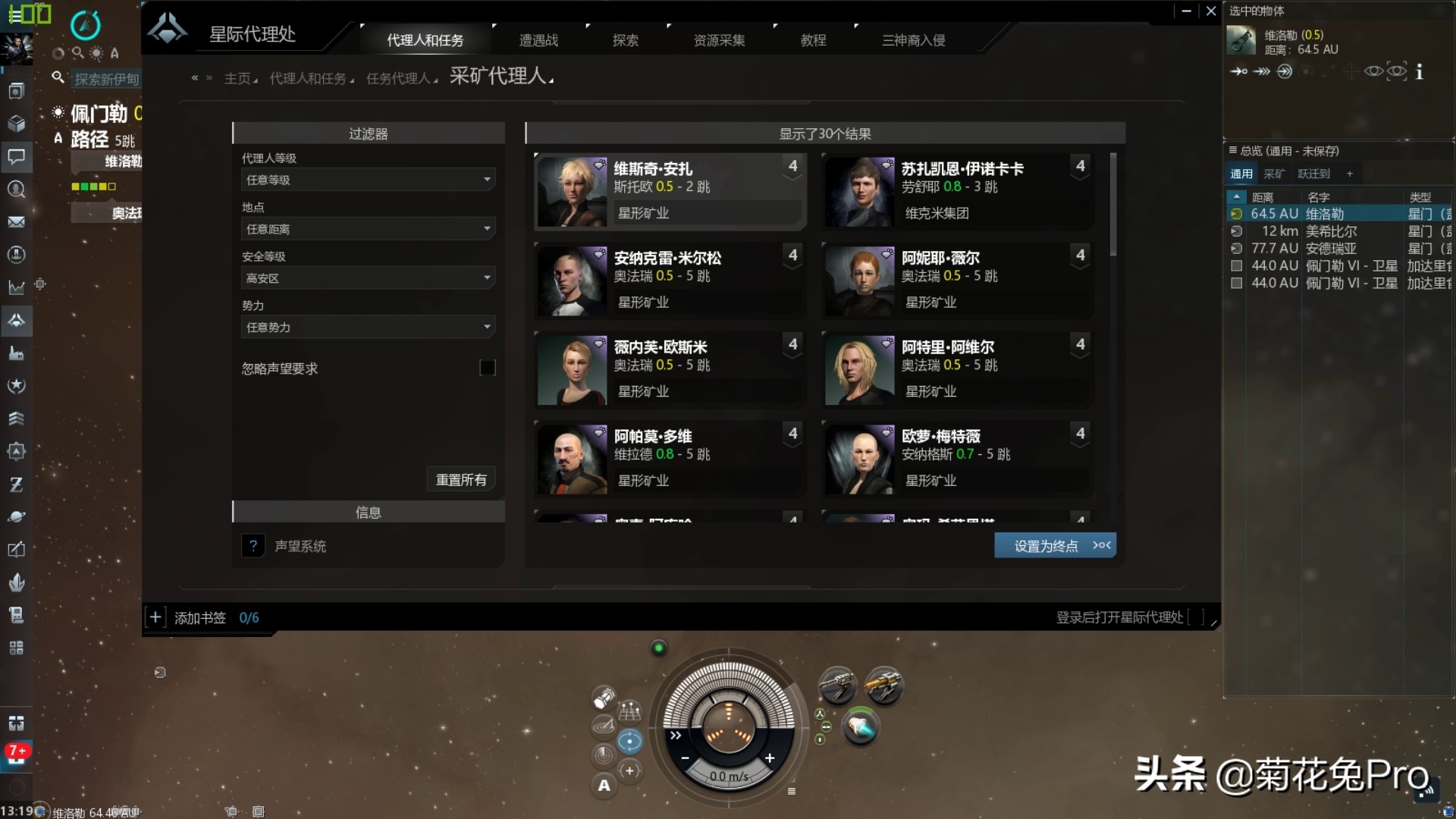Select the 采矿 tab in the overview
1456x819 pixels.
point(1273,173)
